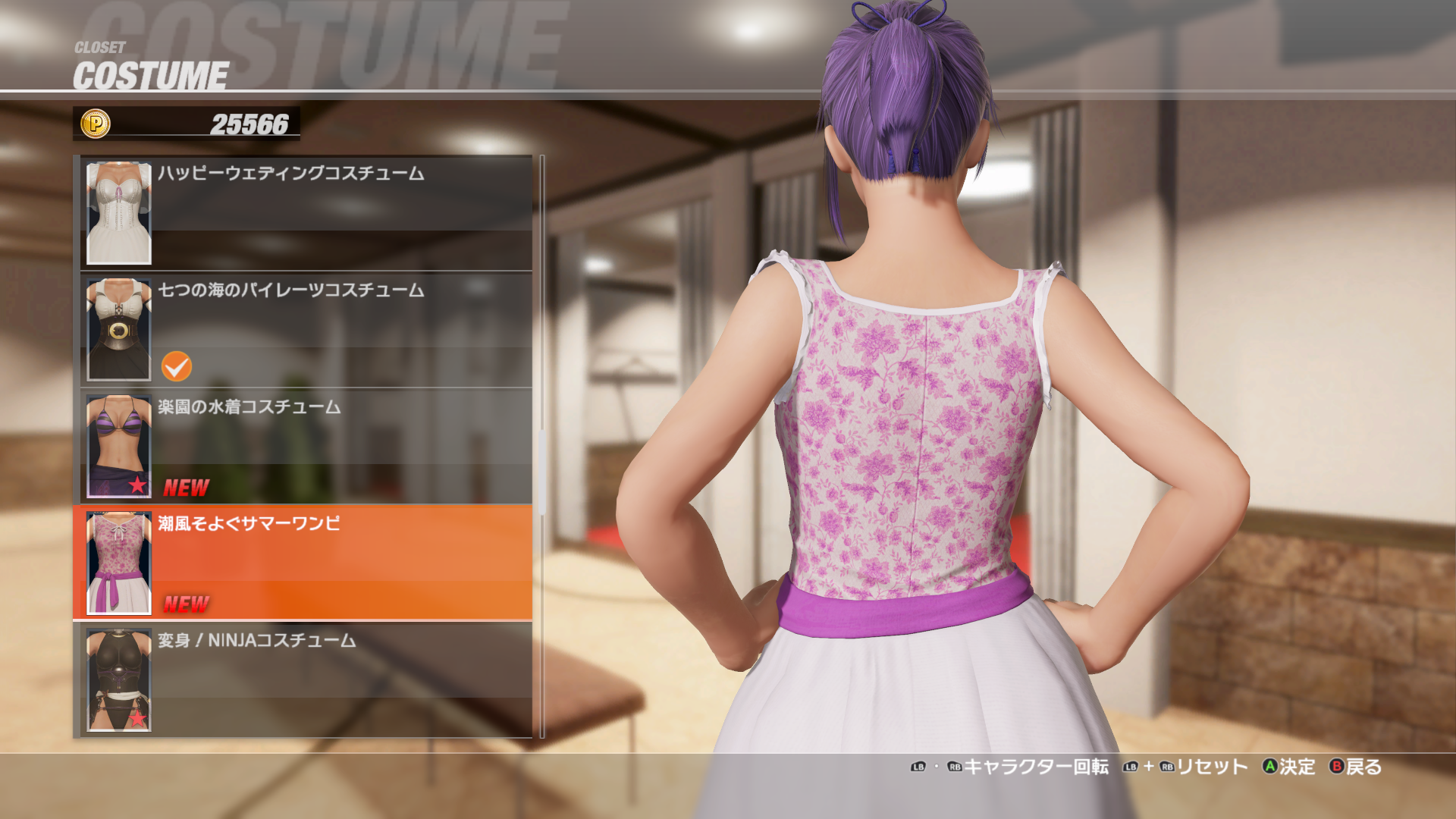This screenshot has width=1456, height=819.
Task: Select the black ninja outfit thumbnail
Action: [x=119, y=679]
